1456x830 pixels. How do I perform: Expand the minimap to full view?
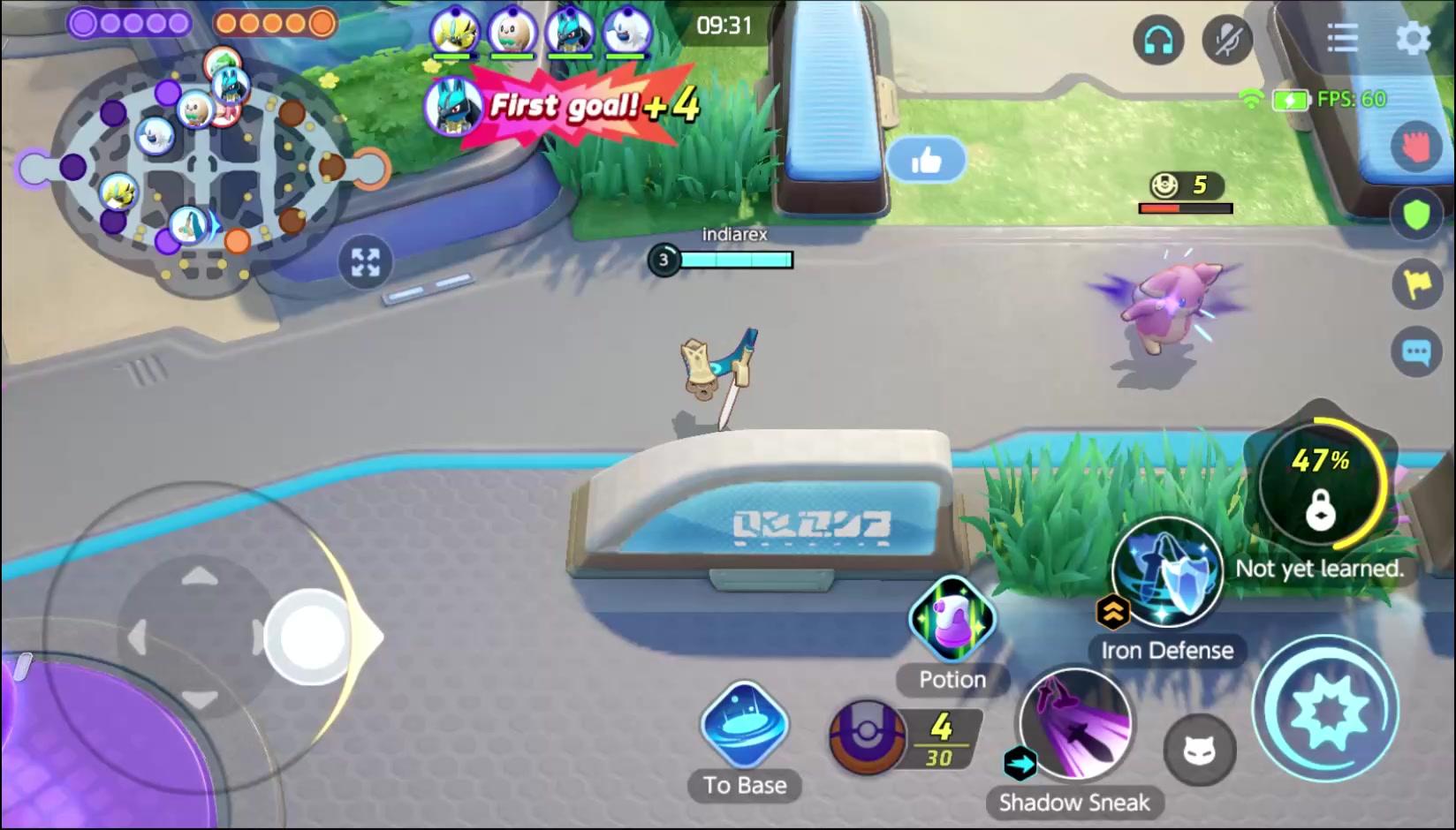pos(365,261)
